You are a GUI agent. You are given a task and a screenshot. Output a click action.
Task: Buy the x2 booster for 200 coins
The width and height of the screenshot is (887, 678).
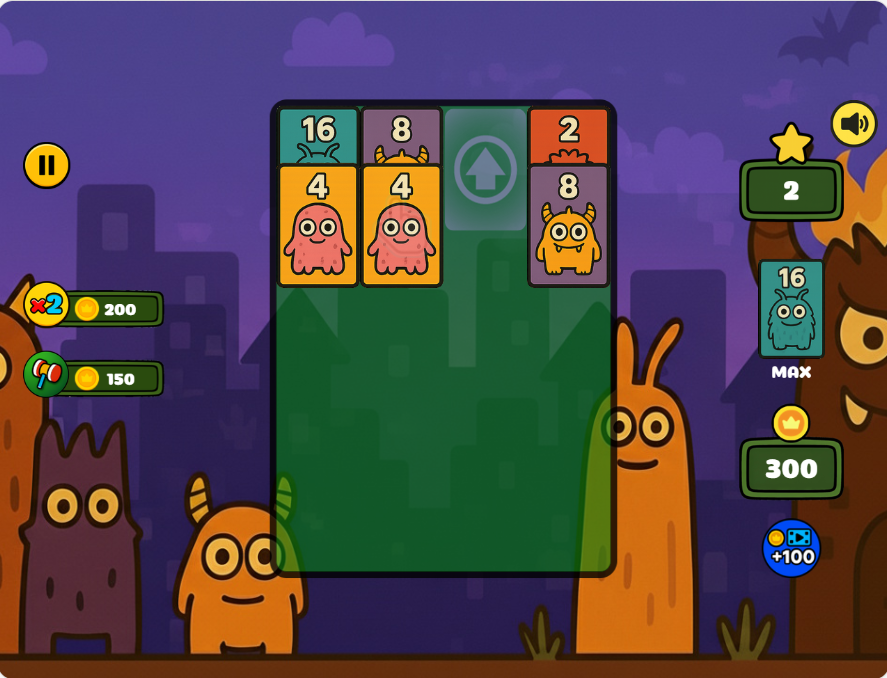tap(95, 308)
